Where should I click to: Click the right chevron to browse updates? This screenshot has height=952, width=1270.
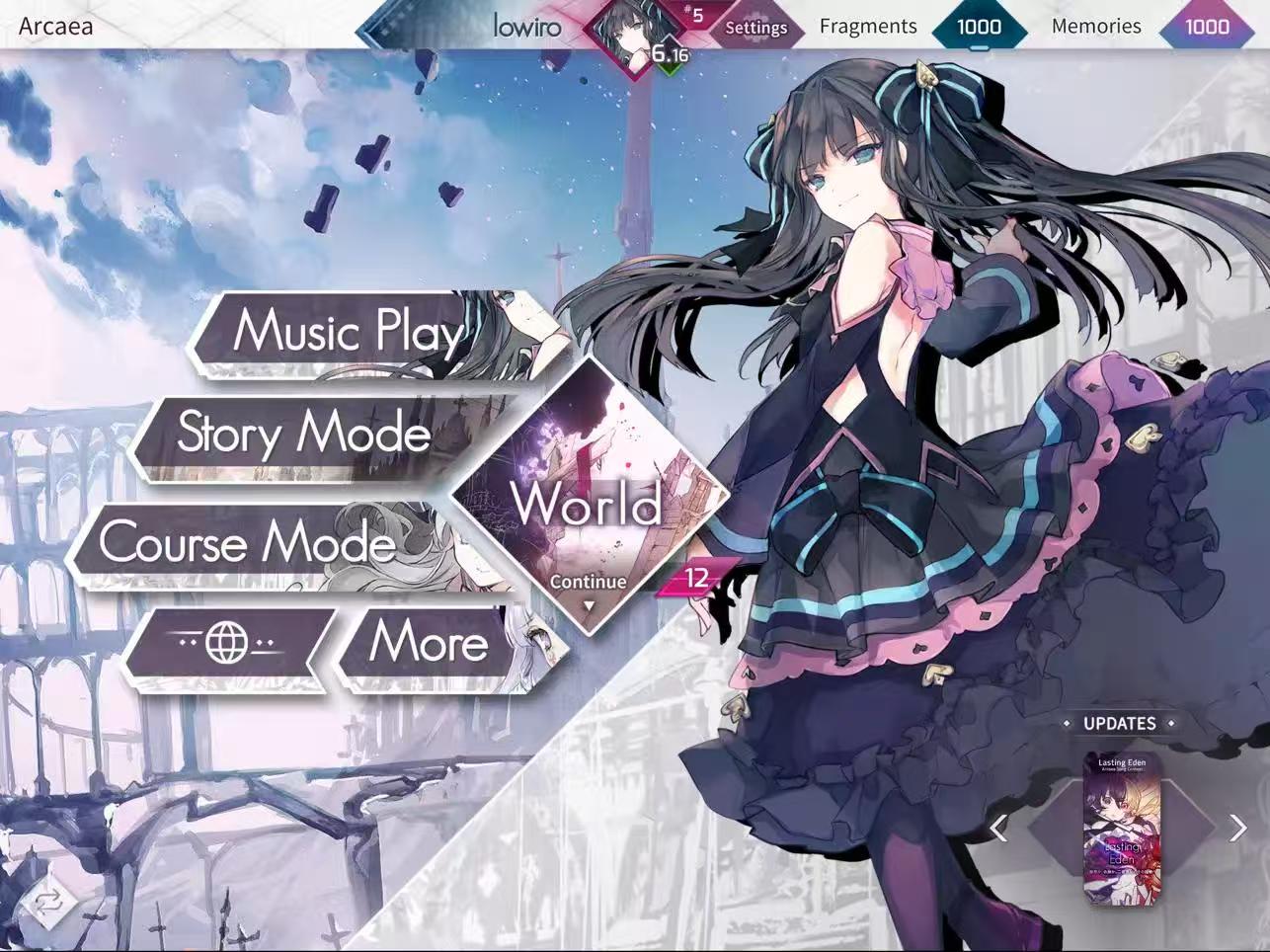pos(1235,829)
